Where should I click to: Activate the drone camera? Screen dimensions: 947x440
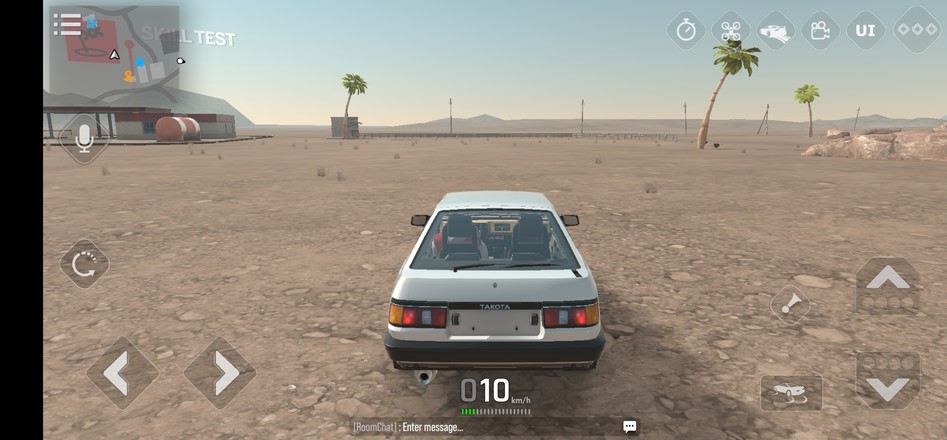coord(731,30)
